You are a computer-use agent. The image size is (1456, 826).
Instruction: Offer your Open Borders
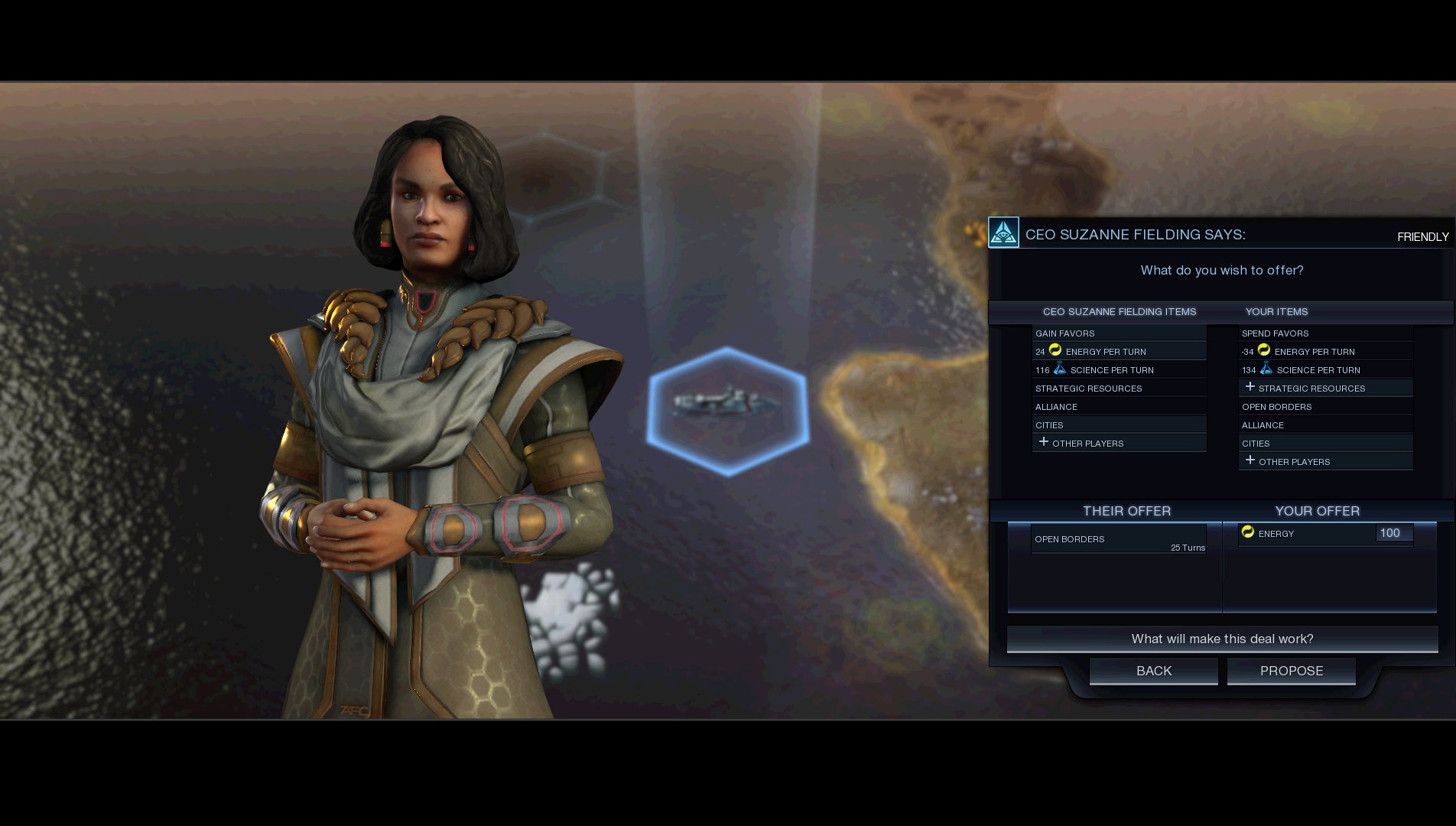tap(1324, 407)
